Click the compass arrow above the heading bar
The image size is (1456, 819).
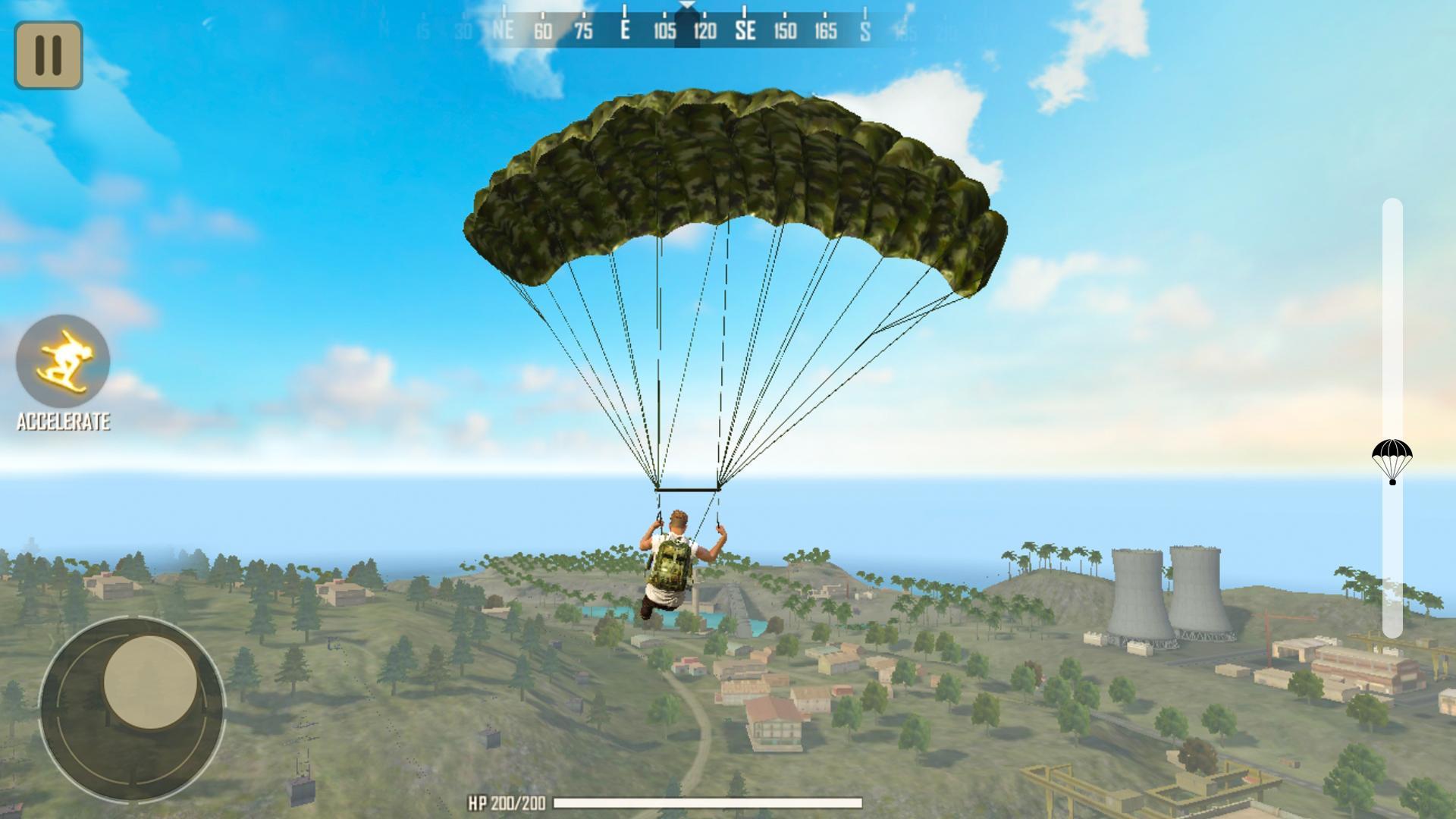pyautogui.click(x=686, y=8)
